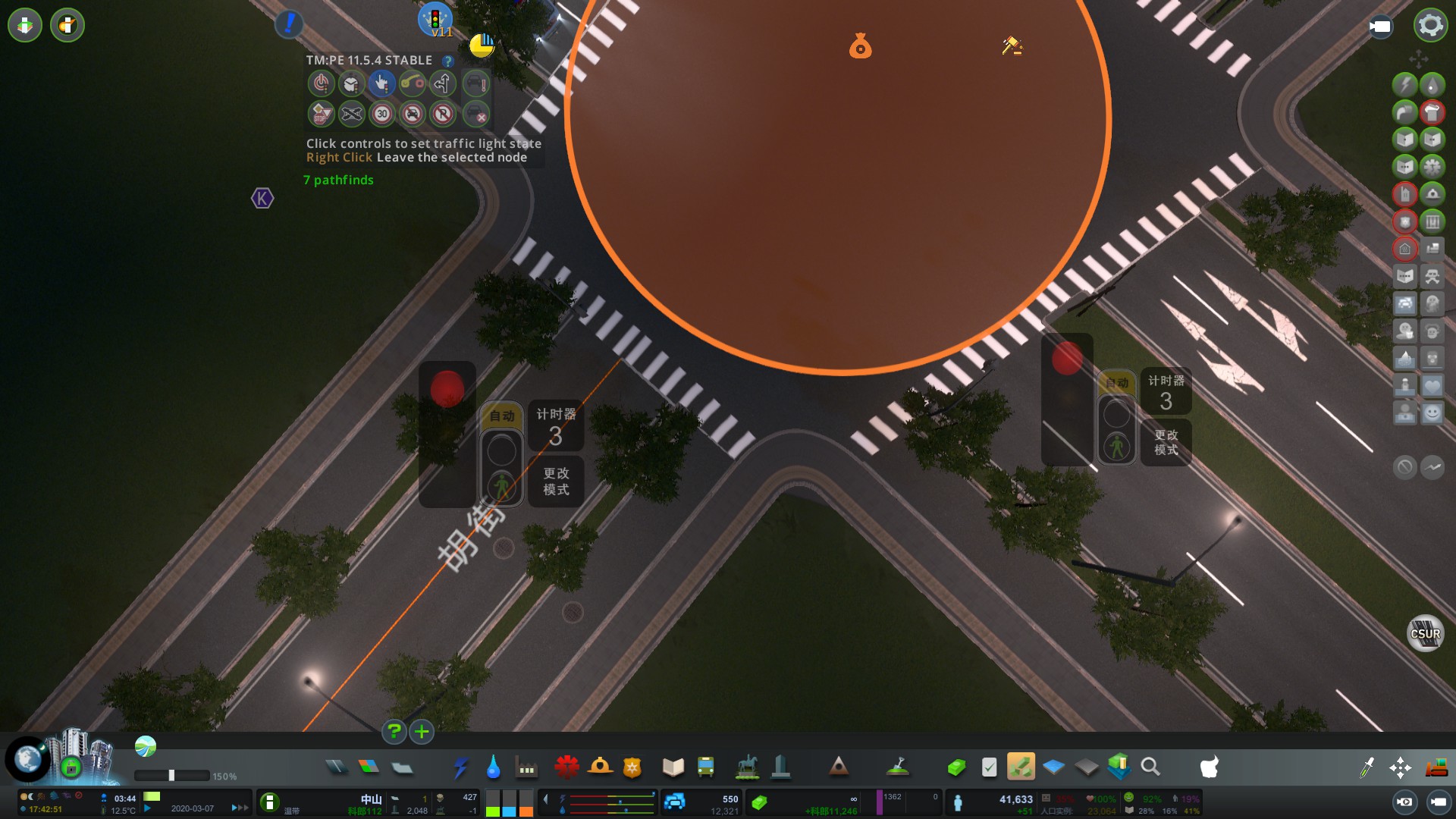Toggle the left 自动 pedestrian light mode

point(501,416)
